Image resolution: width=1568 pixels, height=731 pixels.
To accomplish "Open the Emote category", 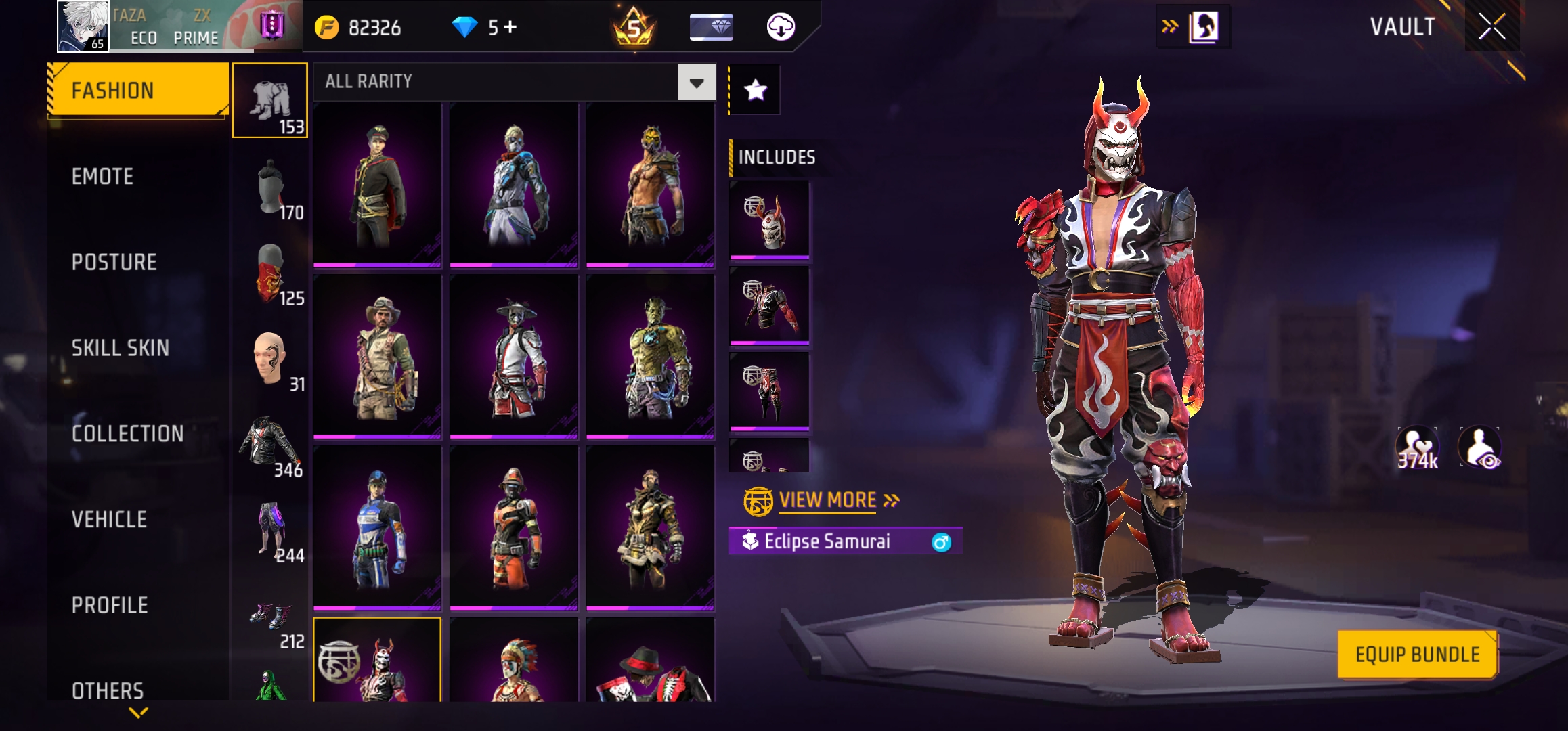I will (103, 177).
